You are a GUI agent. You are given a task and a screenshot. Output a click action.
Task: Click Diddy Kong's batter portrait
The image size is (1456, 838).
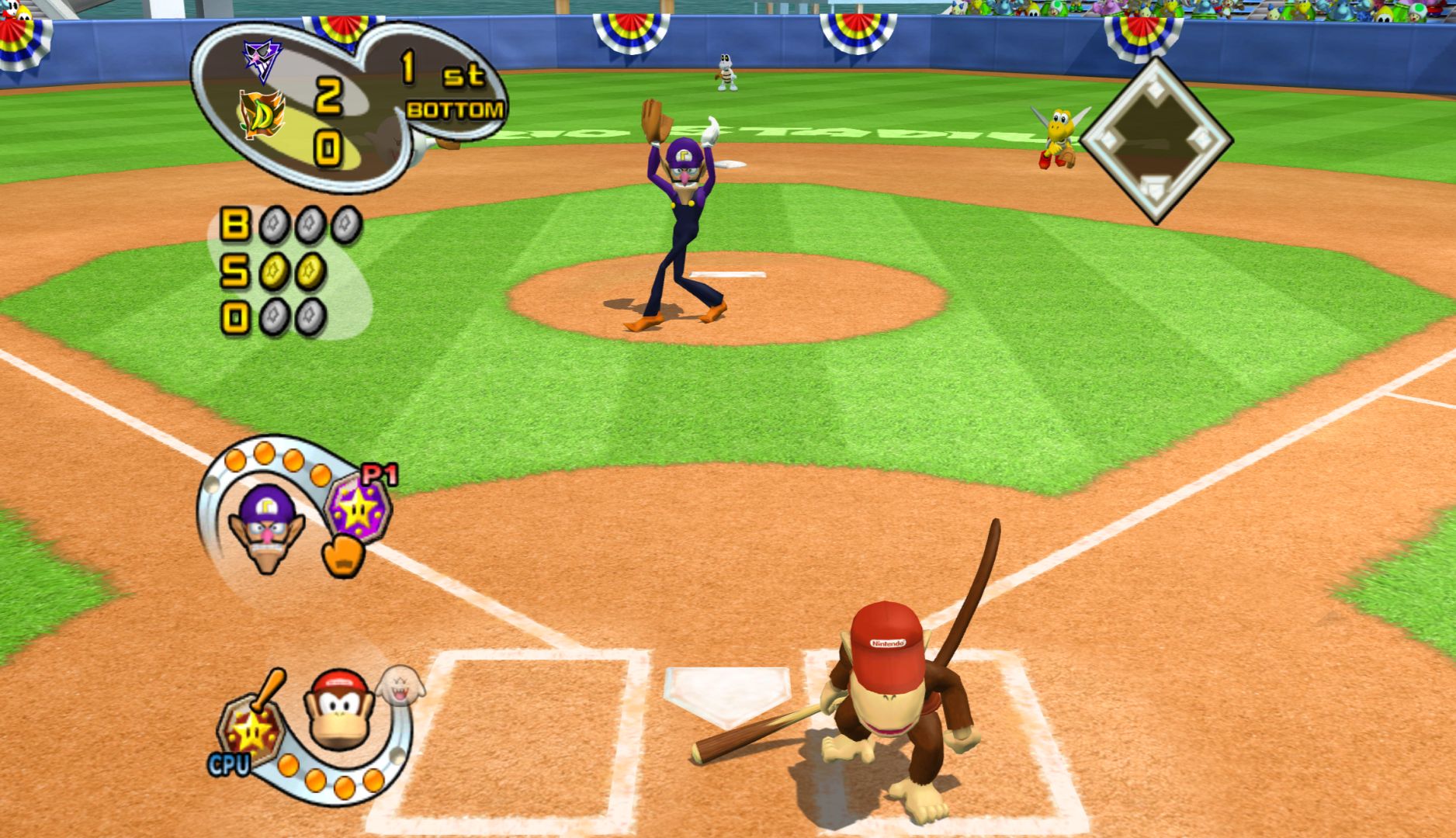[x=338, y=710]
